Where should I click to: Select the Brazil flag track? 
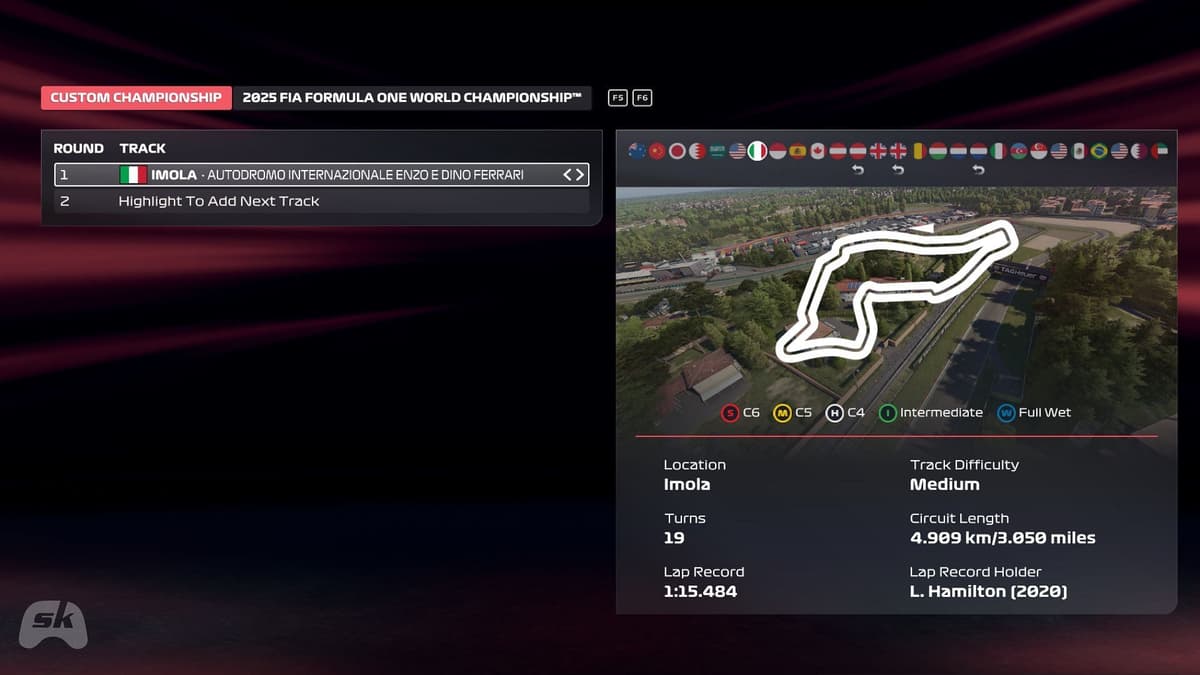coord(1099,151)
